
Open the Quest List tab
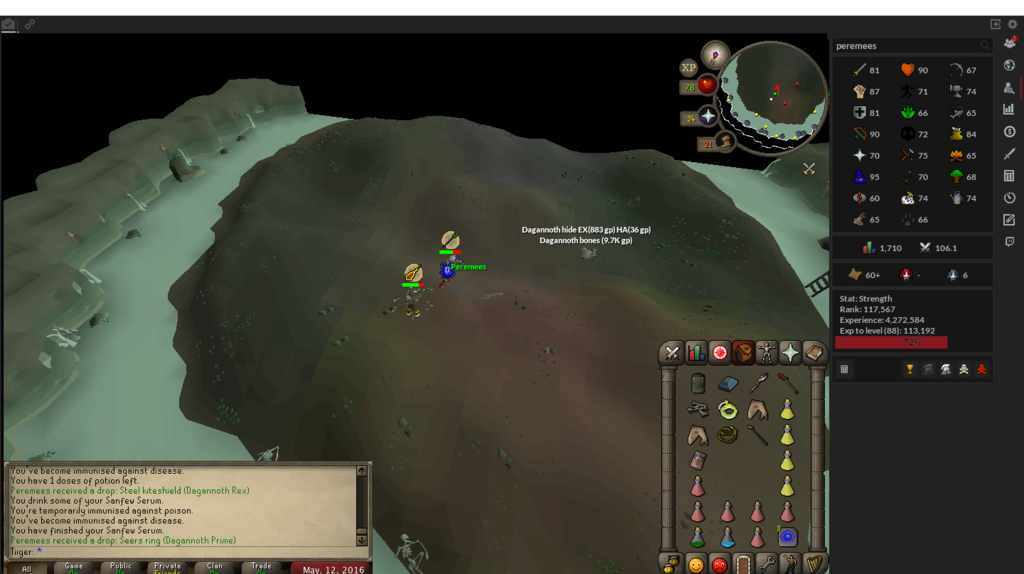(x=719, y=353)
